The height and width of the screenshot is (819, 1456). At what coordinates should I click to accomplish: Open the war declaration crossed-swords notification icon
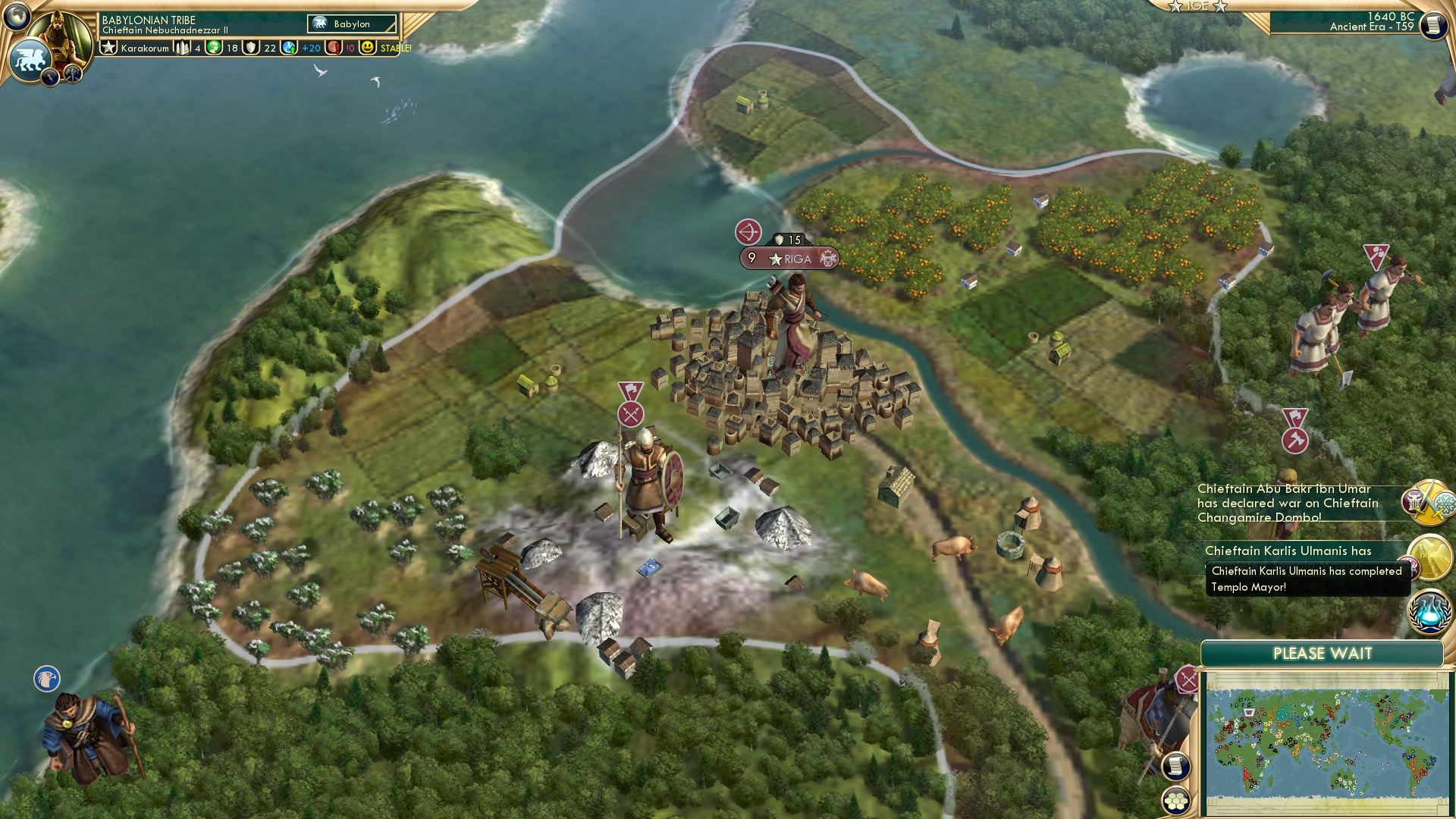coord(1429,501)
